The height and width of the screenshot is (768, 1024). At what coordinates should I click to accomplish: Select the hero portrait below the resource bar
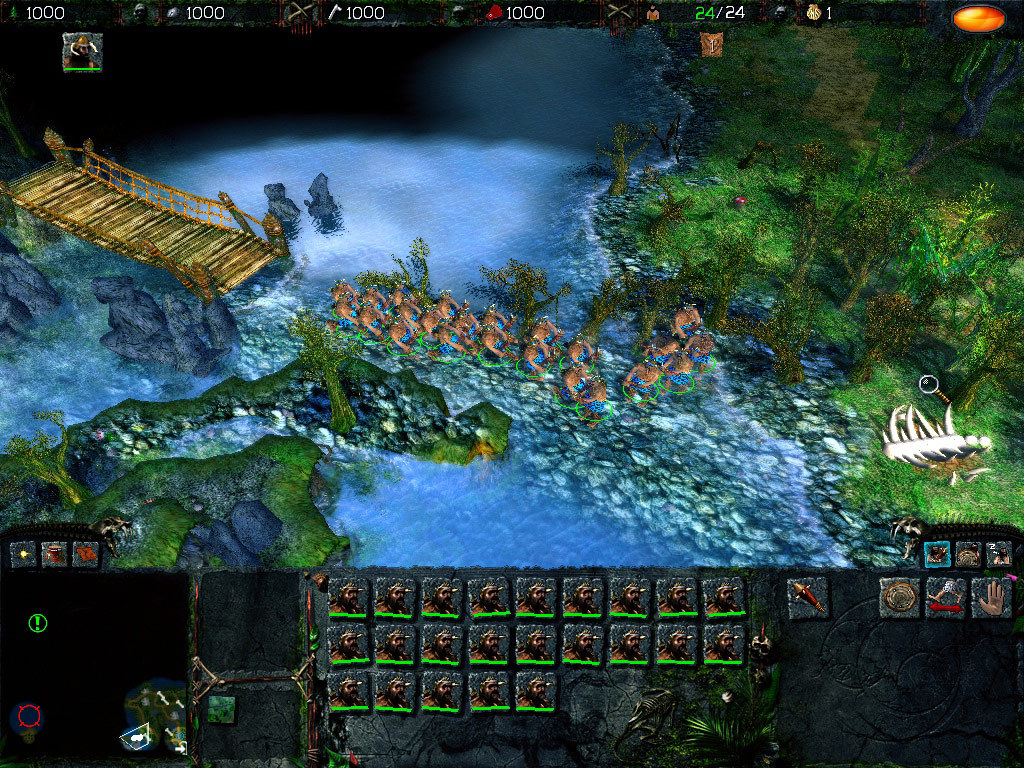point(82,52)
